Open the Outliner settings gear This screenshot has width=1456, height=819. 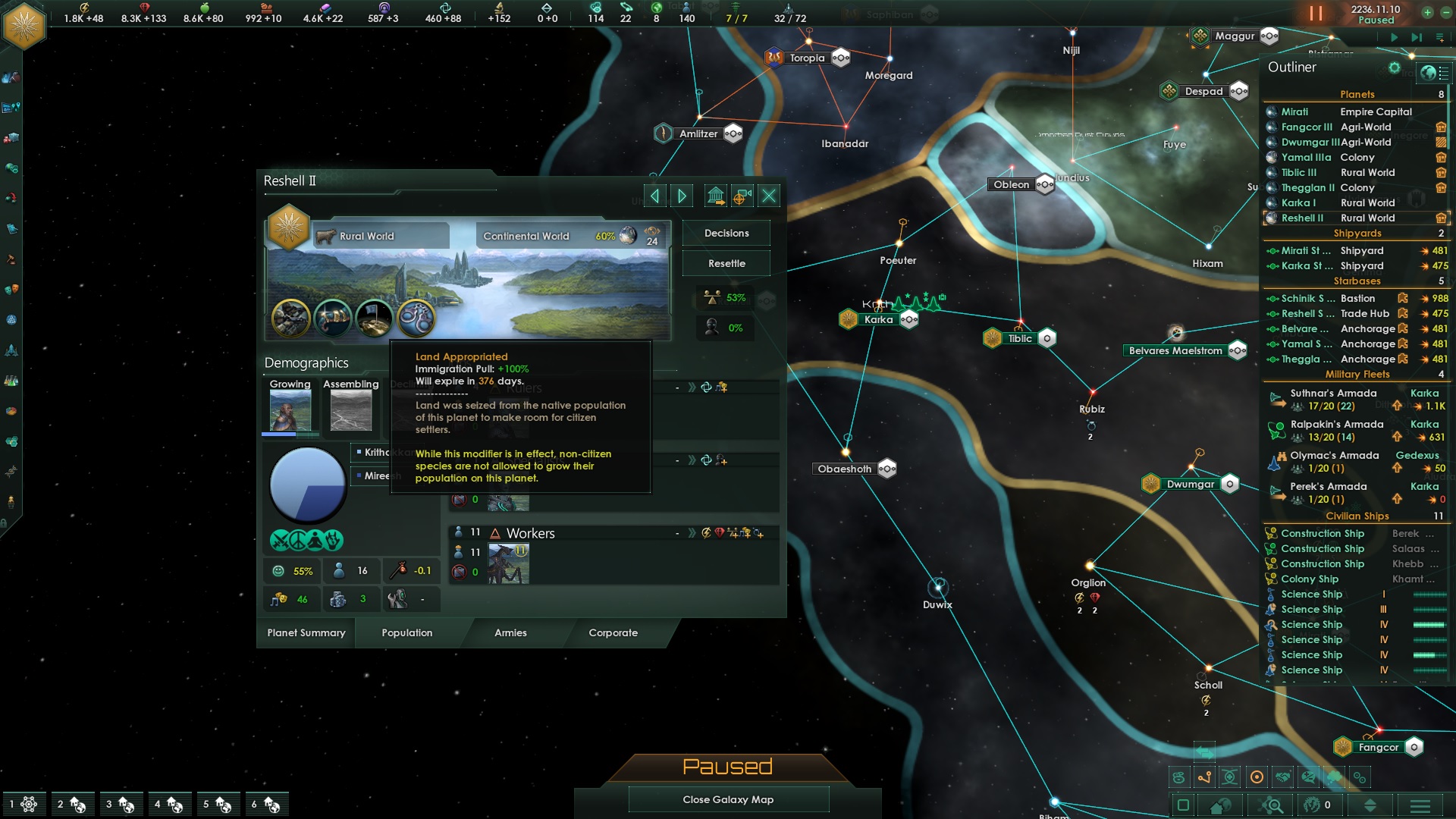point(1394,68)
